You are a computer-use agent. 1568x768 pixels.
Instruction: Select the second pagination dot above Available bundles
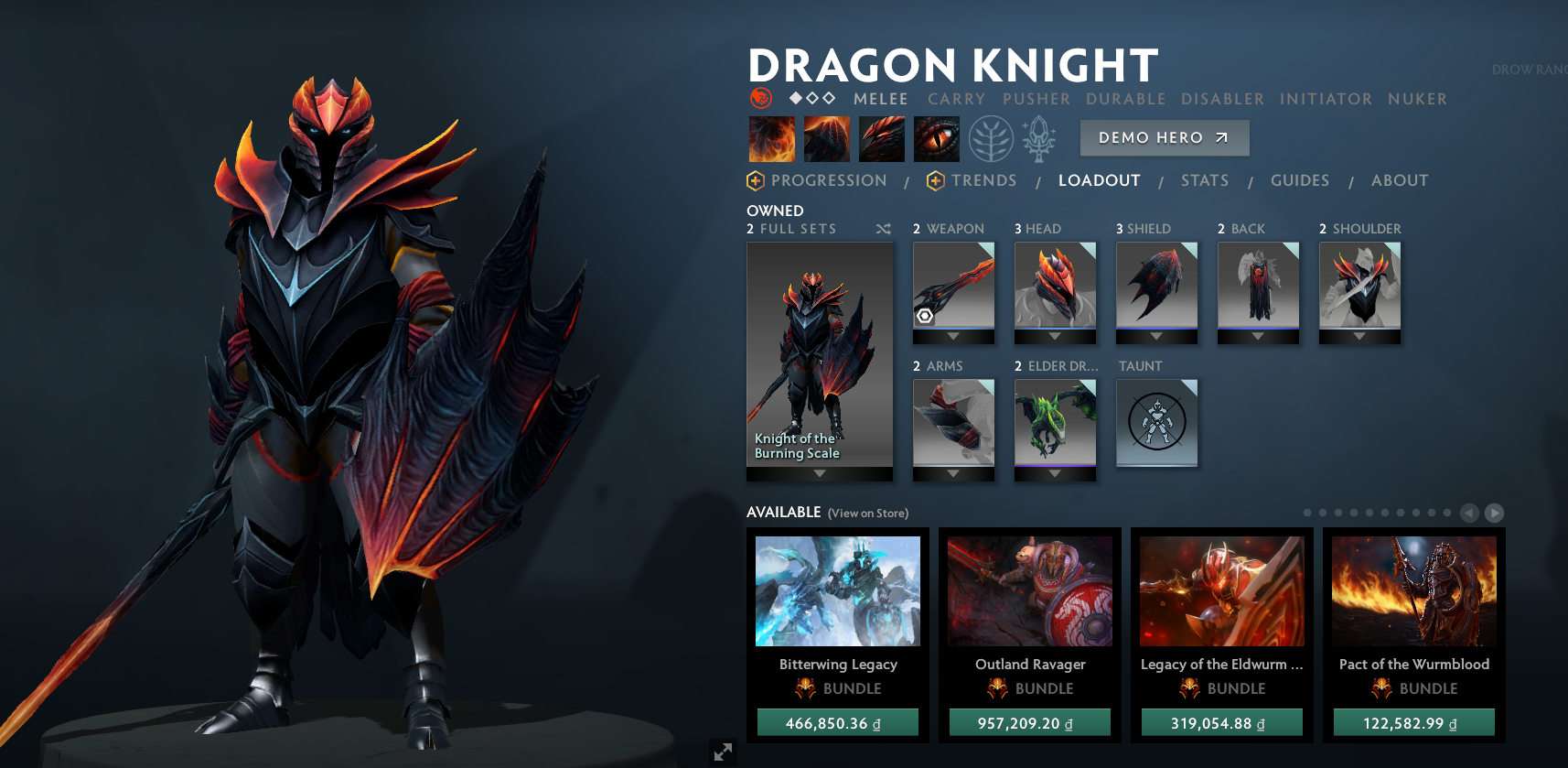pyautogui.click(x=1324, y=513)
